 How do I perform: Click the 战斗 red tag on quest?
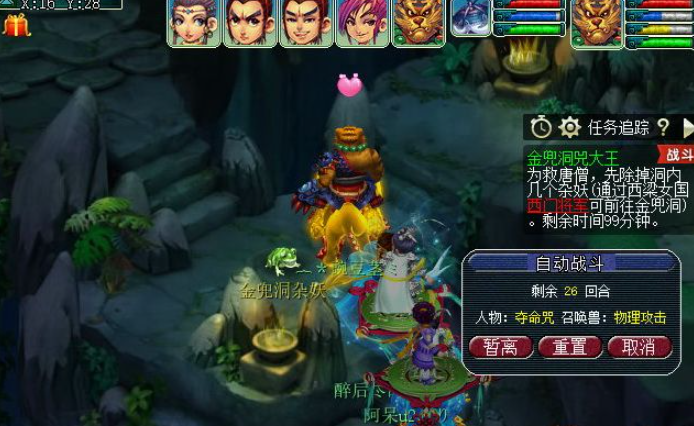677,155
